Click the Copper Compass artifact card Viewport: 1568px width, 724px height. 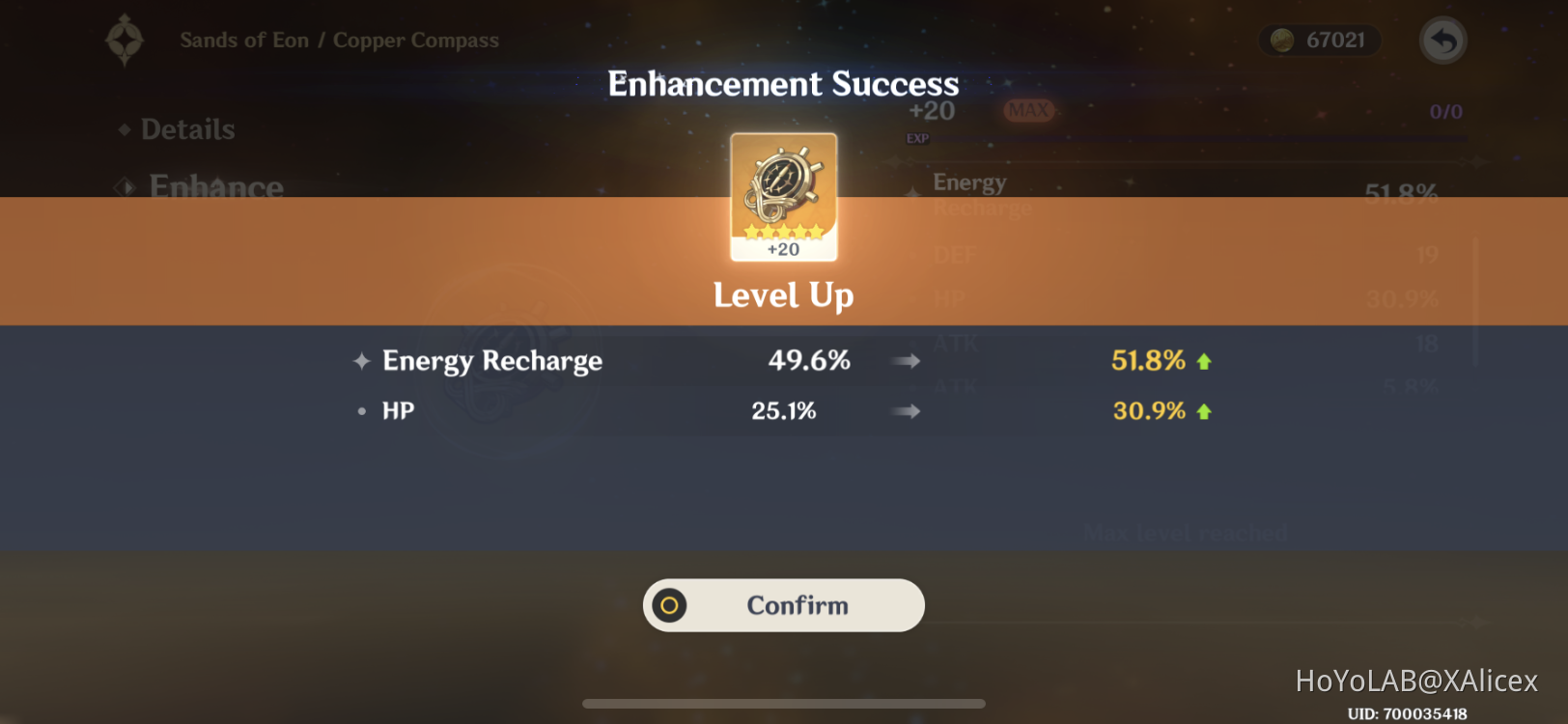point(783,196)
